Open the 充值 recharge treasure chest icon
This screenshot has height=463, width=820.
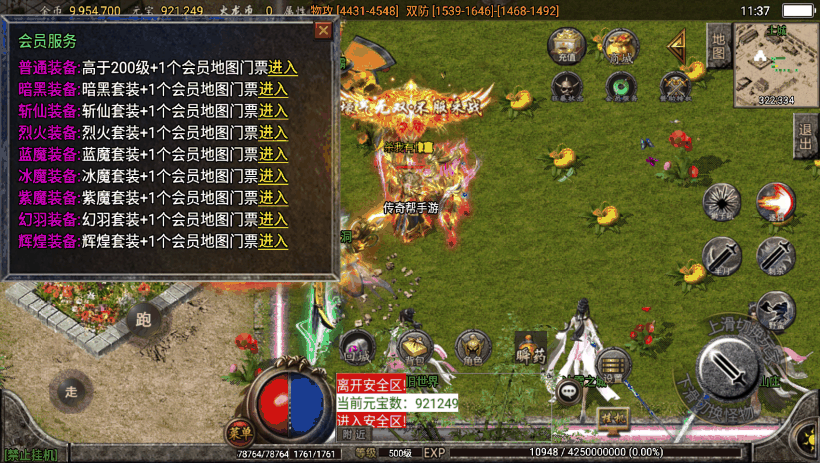click(567, 47)
